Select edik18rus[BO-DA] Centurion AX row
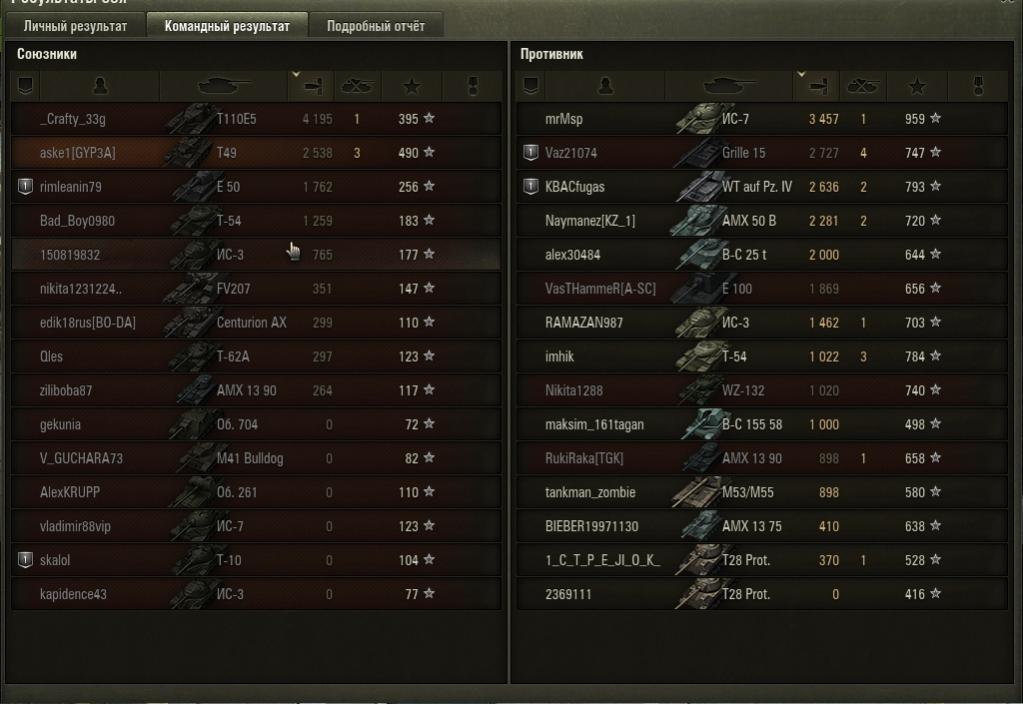The height and width of the screenshot is (704, 1023). click(255, 323)
